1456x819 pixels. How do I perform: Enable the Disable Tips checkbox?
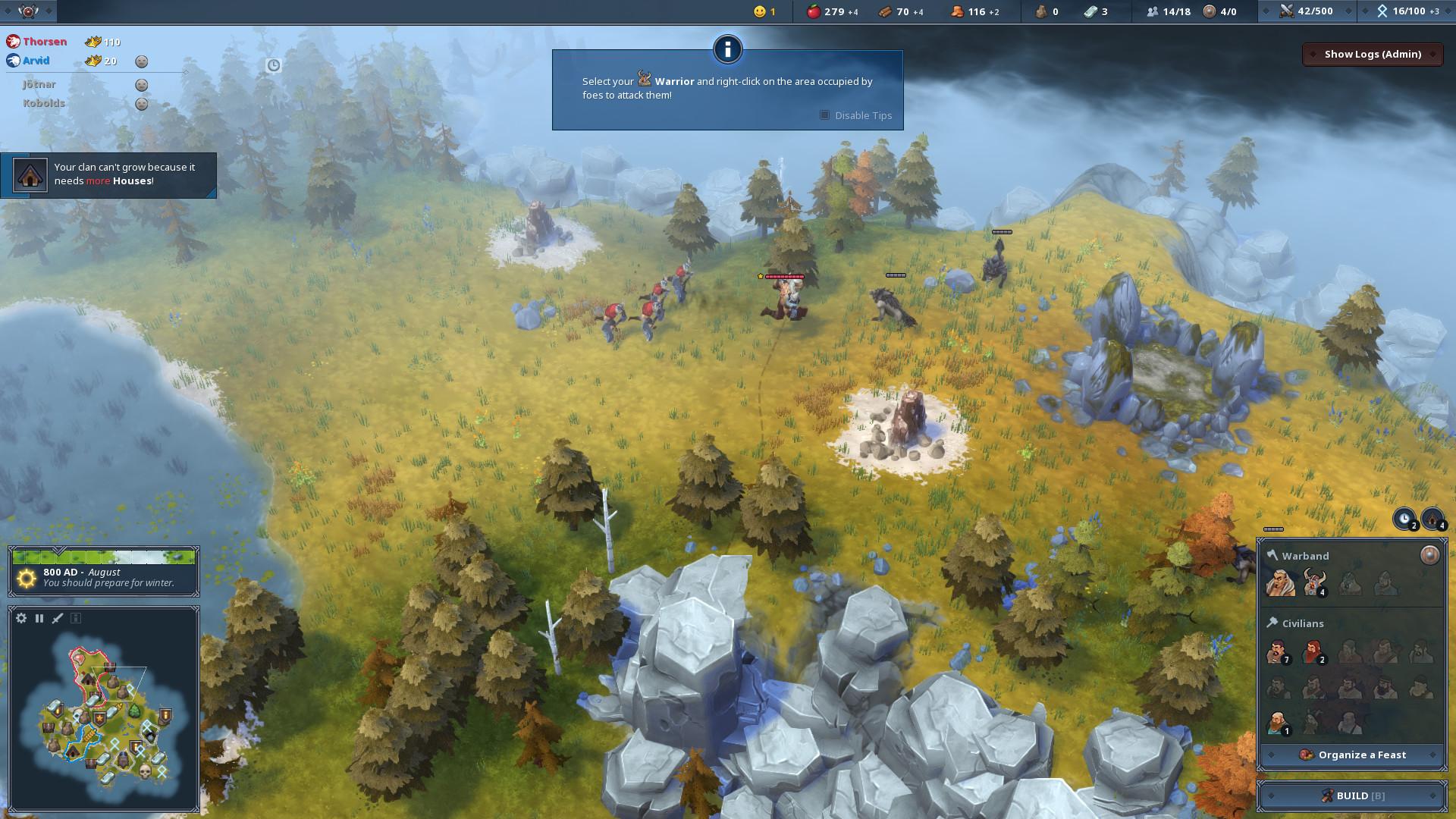[x=824, y=115]
